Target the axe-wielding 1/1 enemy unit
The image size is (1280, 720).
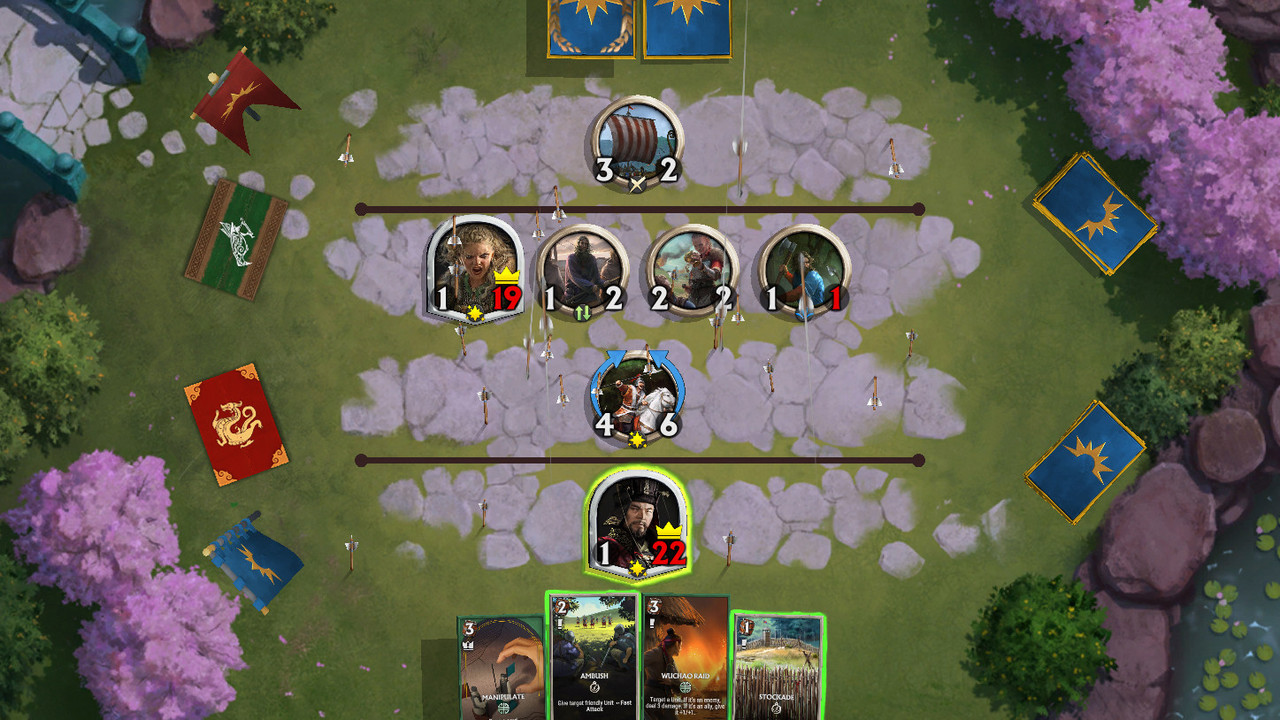coord(803,269)
